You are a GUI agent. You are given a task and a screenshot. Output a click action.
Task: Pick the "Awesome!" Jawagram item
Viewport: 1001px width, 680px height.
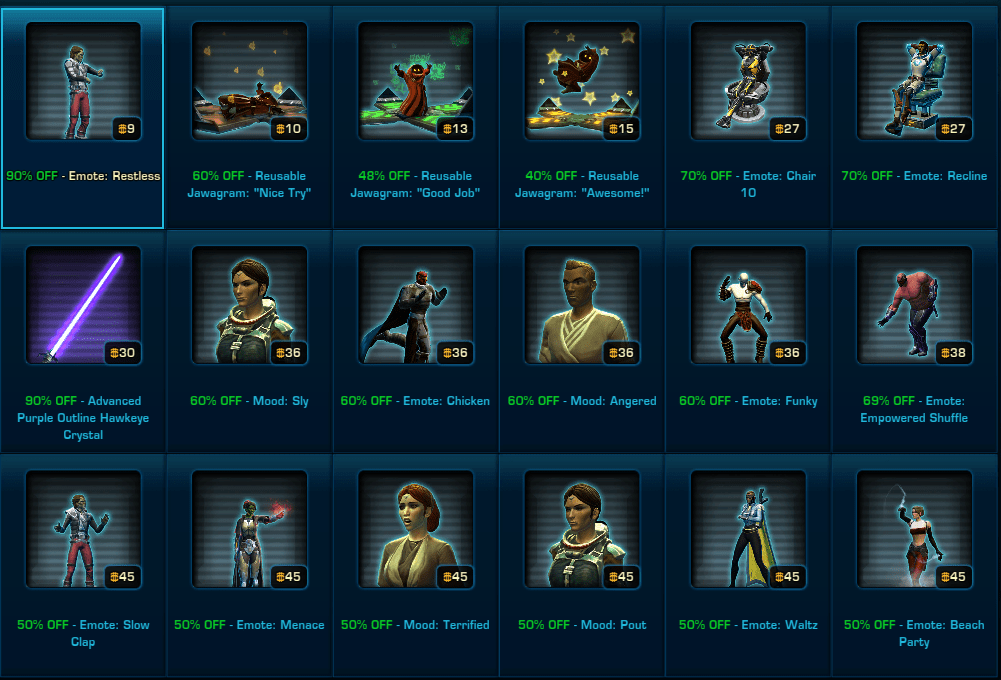582,81
